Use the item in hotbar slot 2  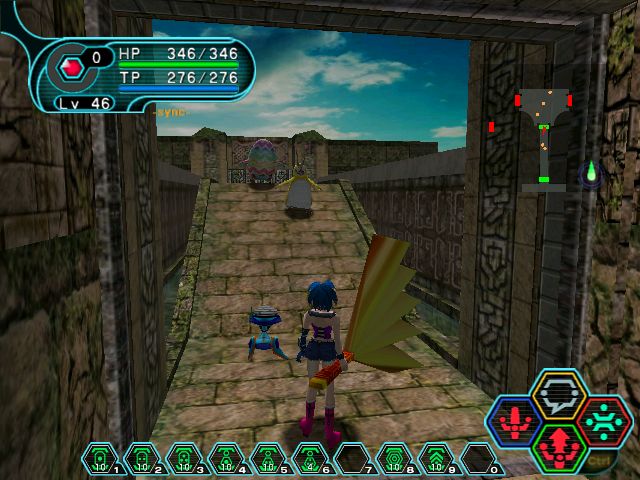[141, 459]
